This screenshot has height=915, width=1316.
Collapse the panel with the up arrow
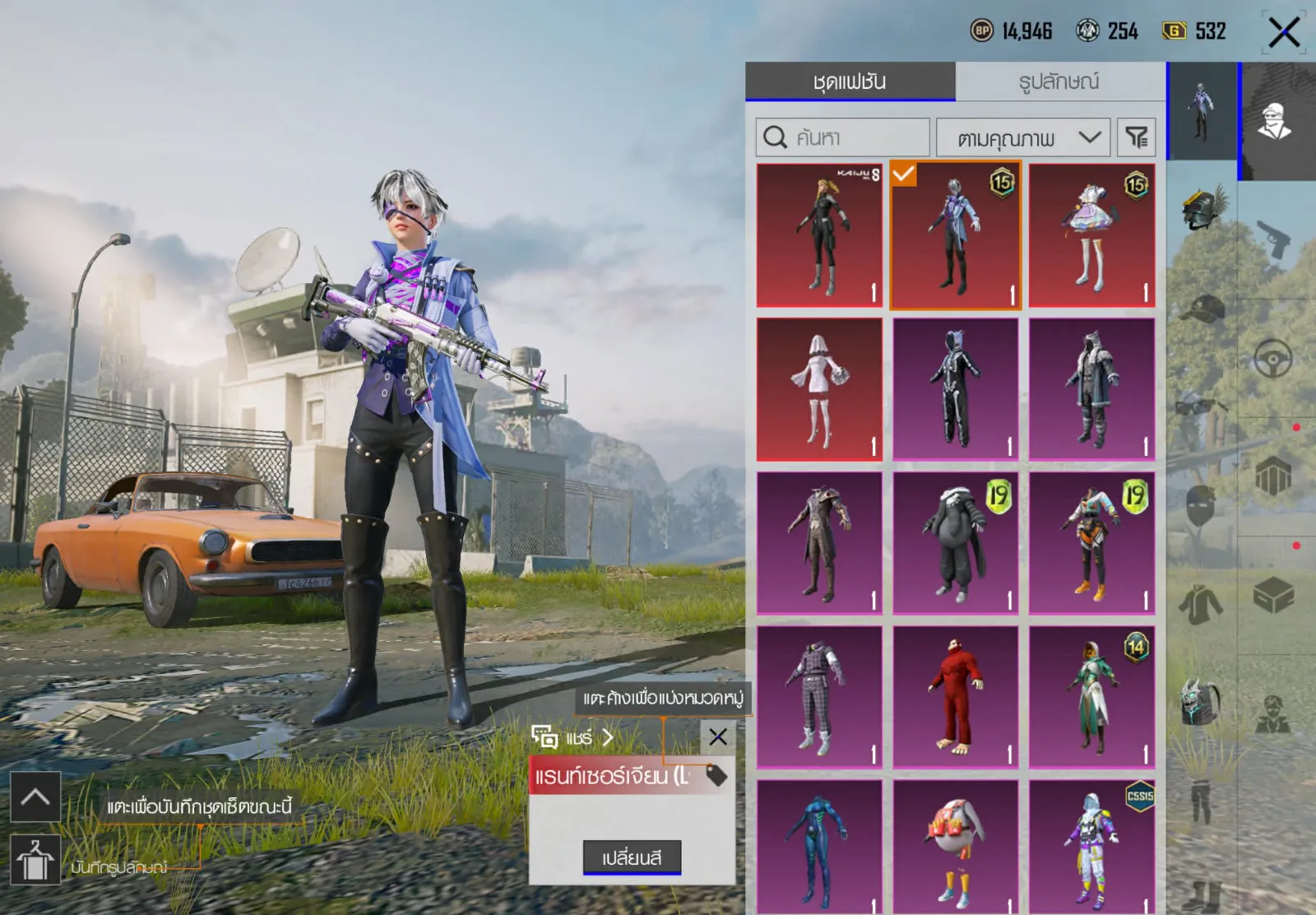click(35, 797)
